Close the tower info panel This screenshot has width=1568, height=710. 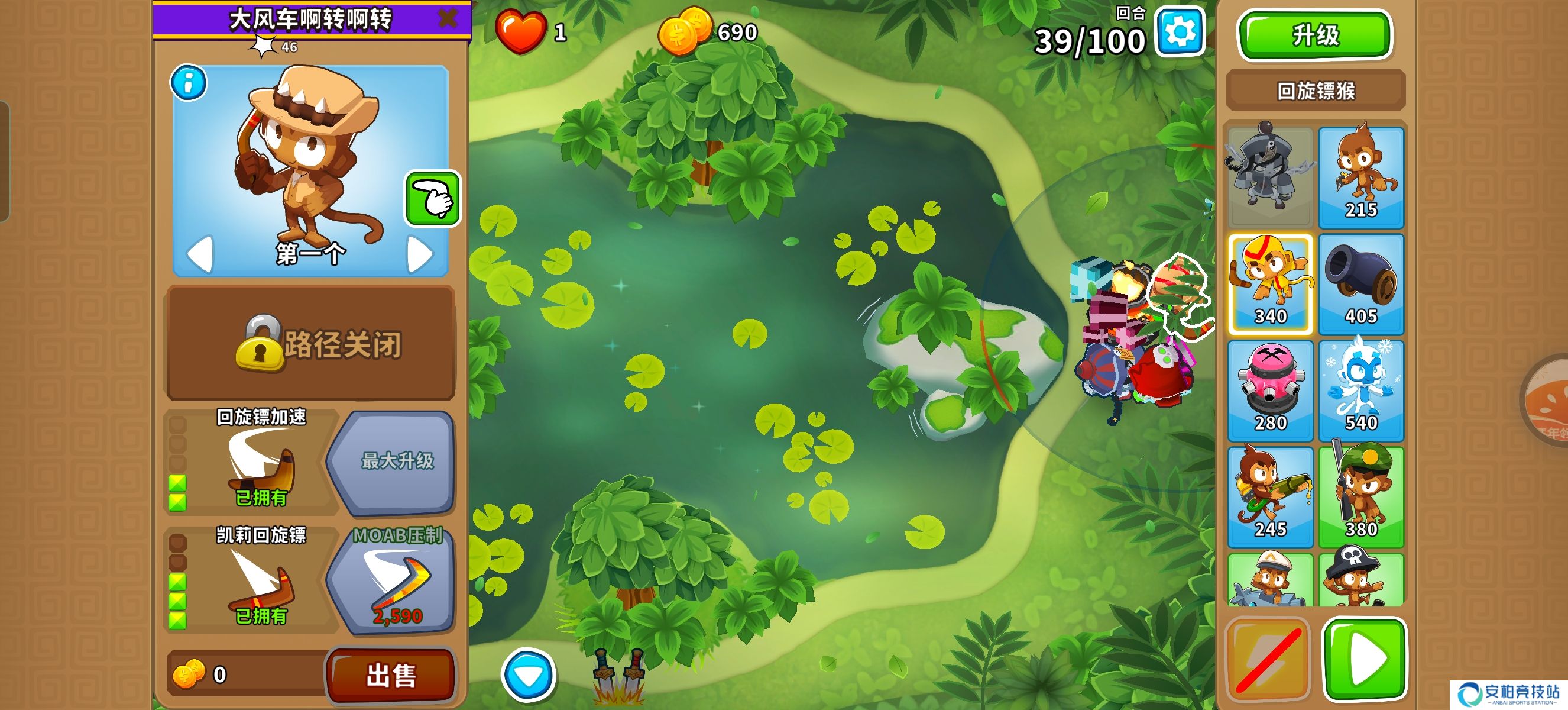pos(448,18)
